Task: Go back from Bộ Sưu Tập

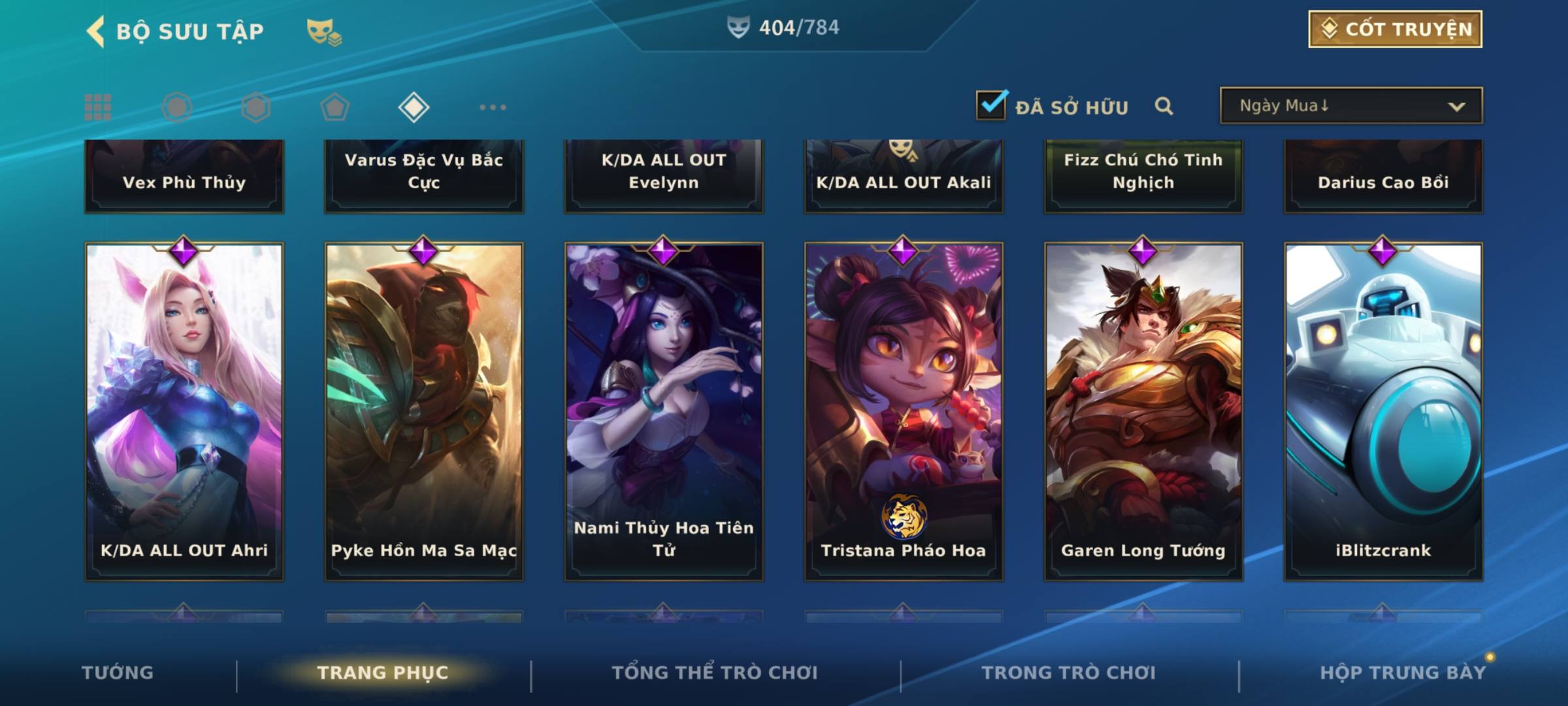Action: click(x=96, y=31)
